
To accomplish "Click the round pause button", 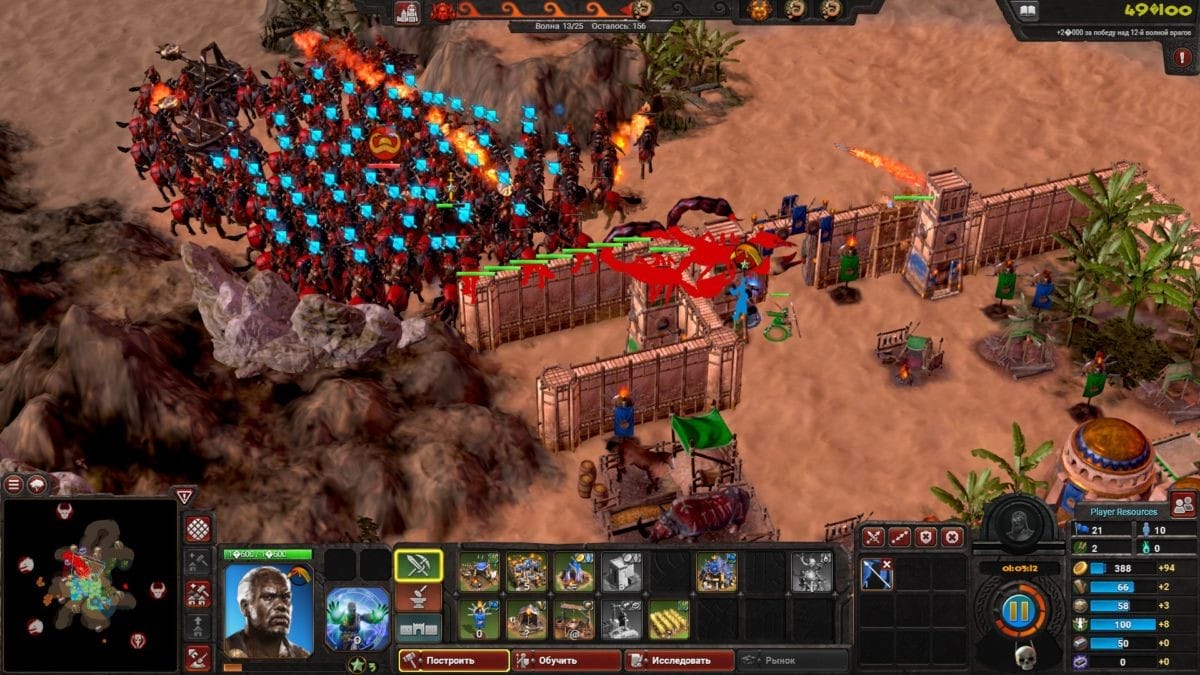I will point(1020,609).
